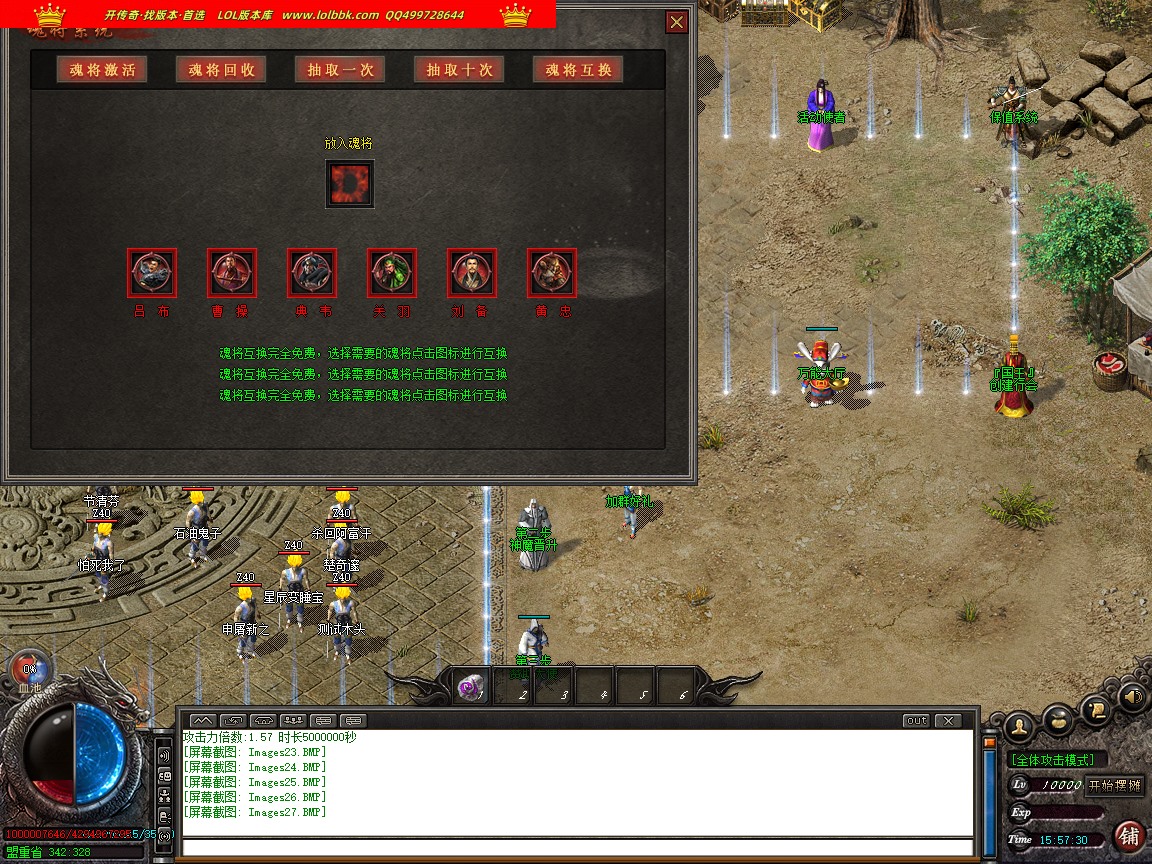Open the 魂将回收 tab
This screenshot has height=864, width=1152.
221,70
